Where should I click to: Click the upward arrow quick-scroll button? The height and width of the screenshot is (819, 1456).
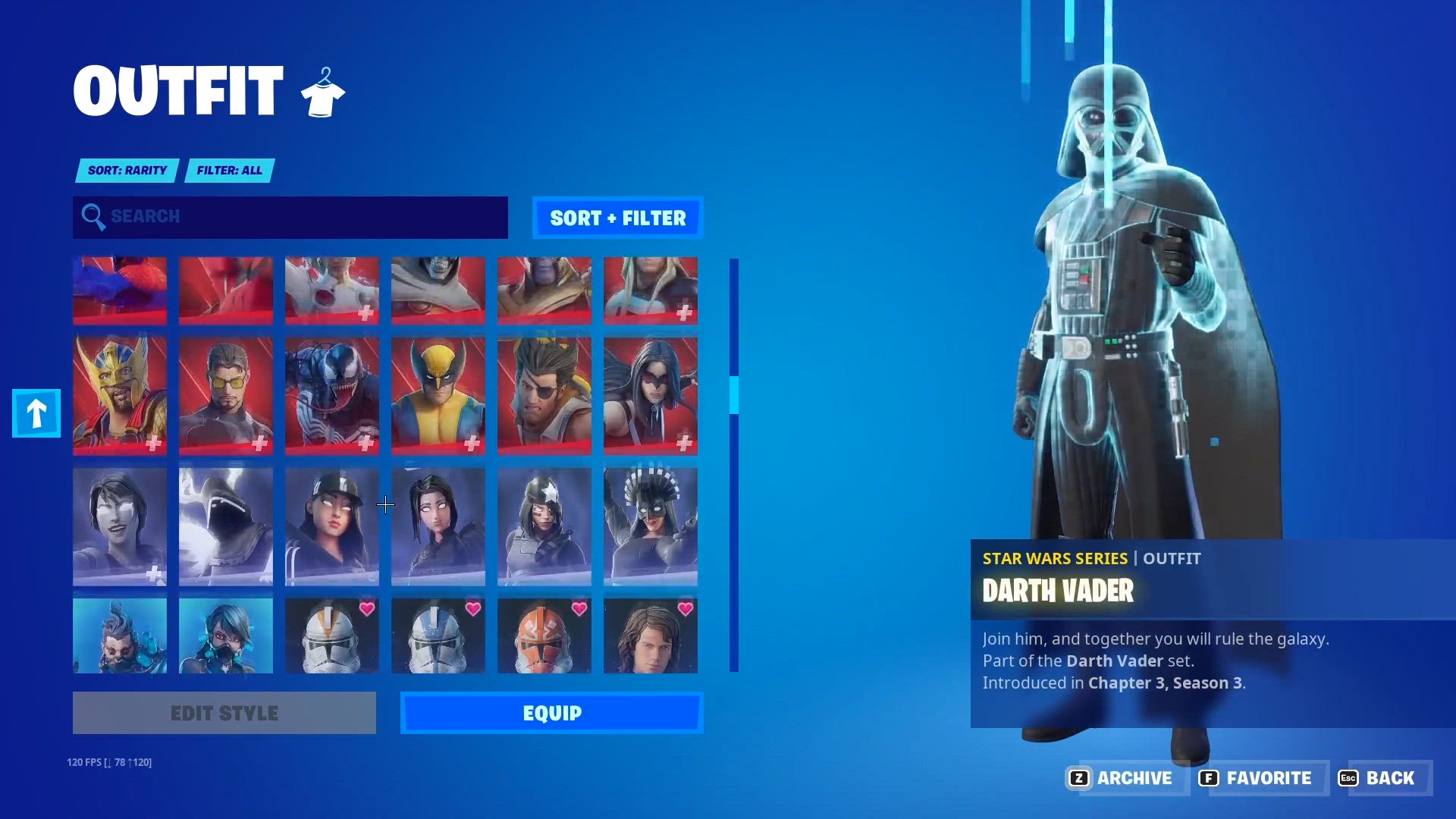35,413
